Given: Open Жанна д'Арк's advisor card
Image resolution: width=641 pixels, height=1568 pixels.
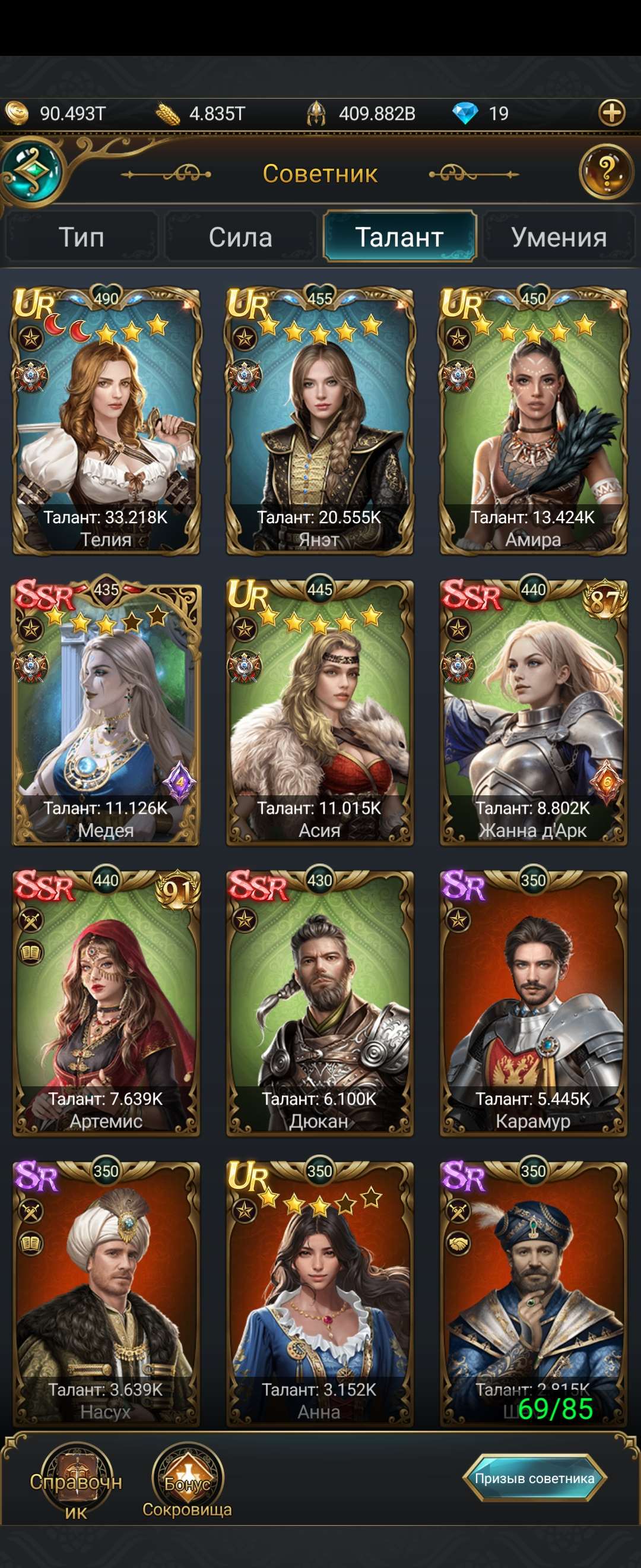Looking at the screenshot, I should (x=534, y=712).
